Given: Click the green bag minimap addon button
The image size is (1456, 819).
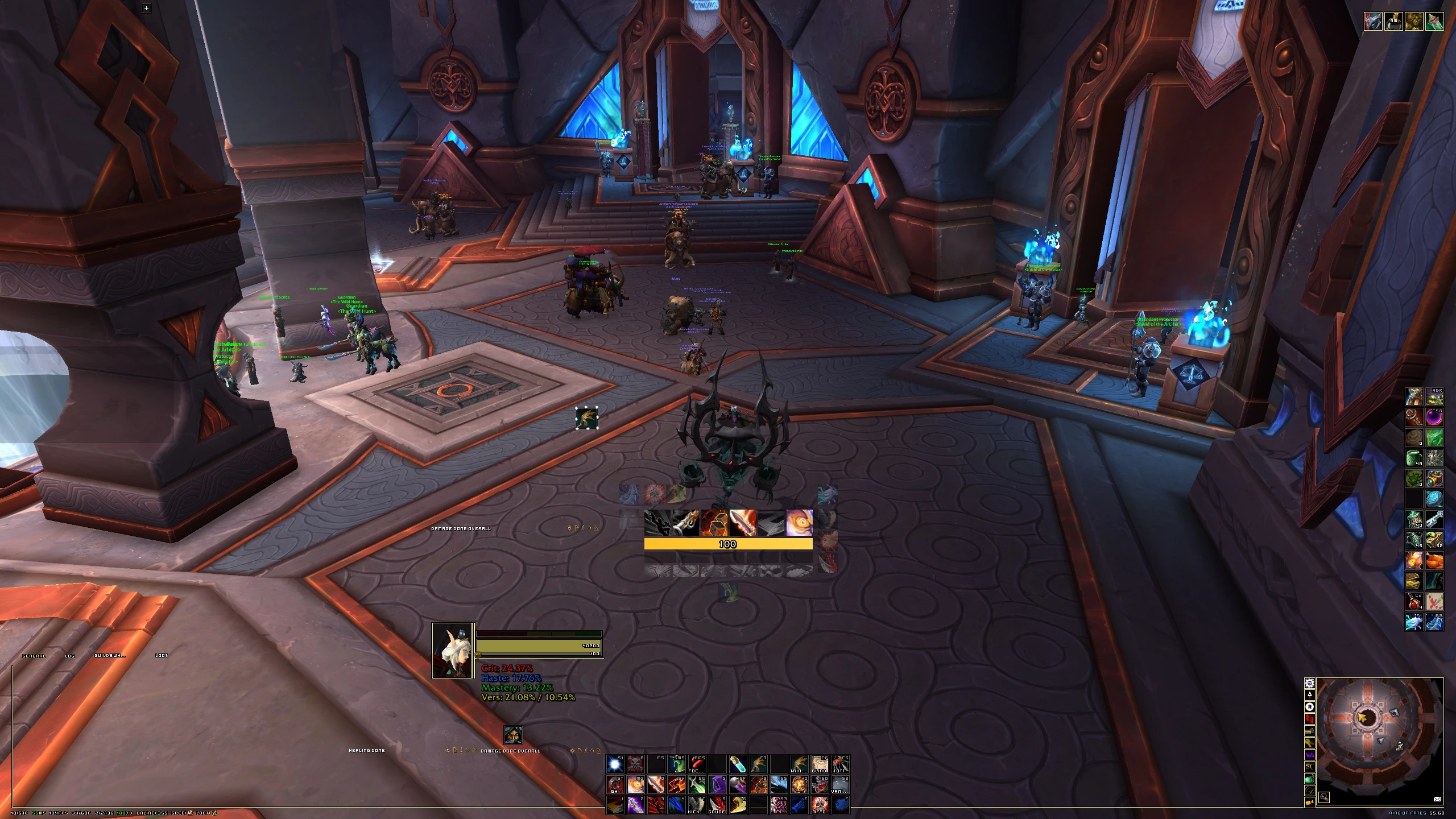Looking at the screenshot, I should pos(1310,779).
